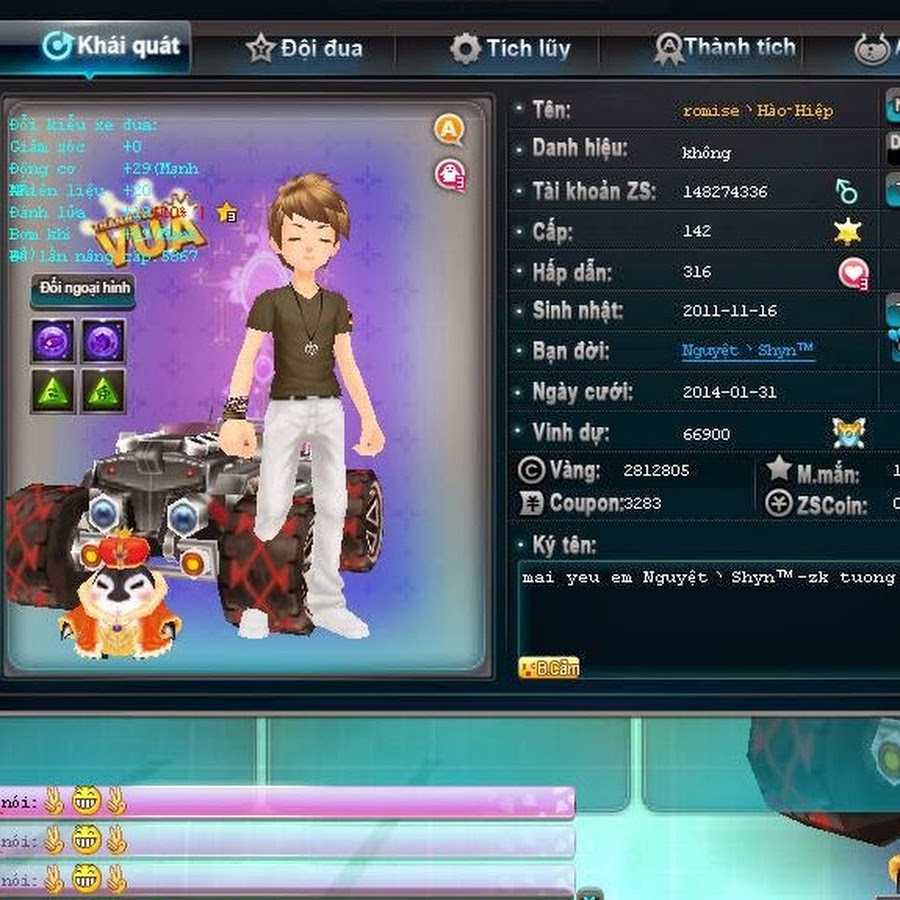Click the male gender symbol icon
Image resolution: width=900 pixels, height=900 pixels.
coord(847,191)
